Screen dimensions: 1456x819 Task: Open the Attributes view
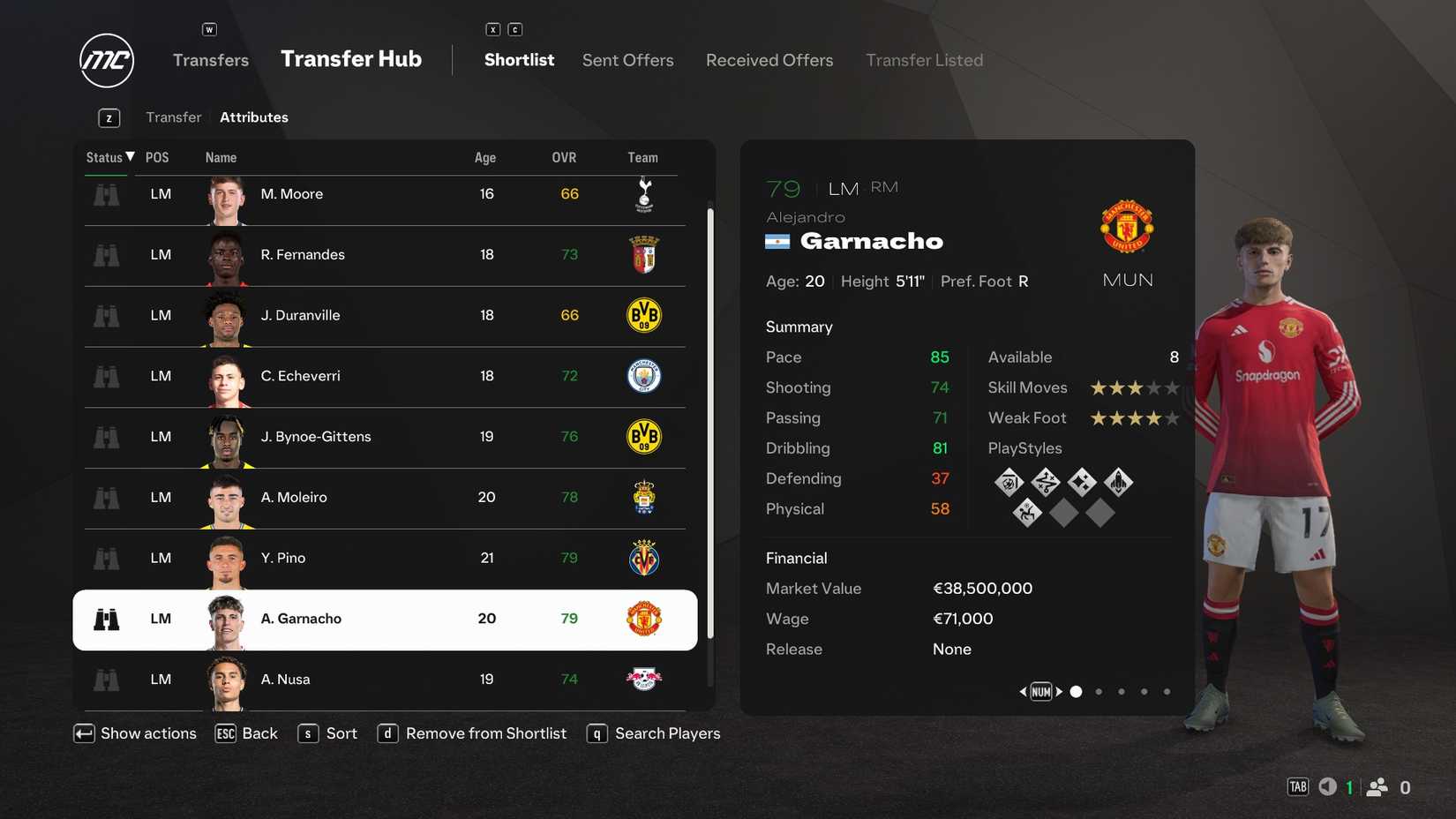tap(254, 116)
